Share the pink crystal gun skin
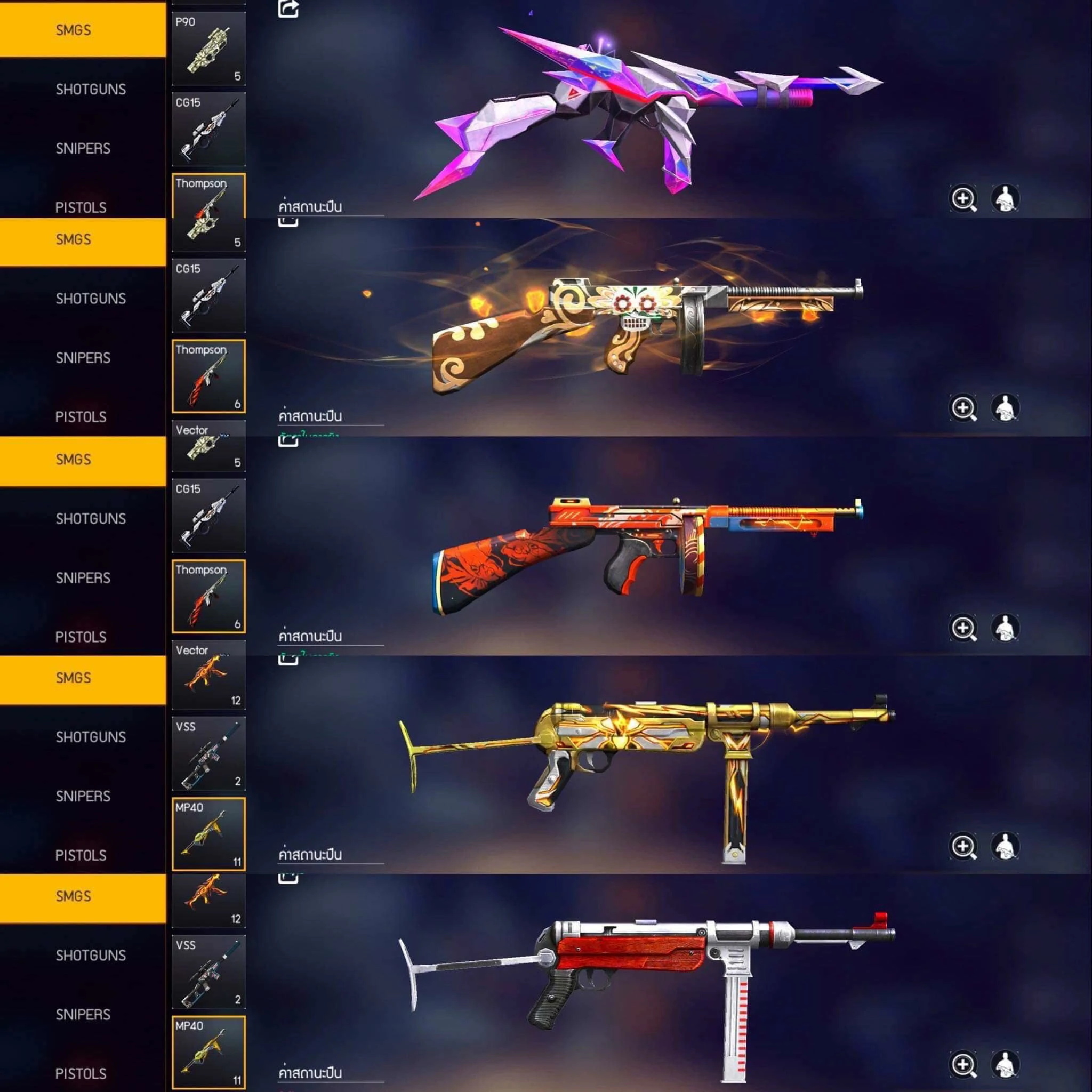This screenshot has height=1092, width=1092. [288, 9]
